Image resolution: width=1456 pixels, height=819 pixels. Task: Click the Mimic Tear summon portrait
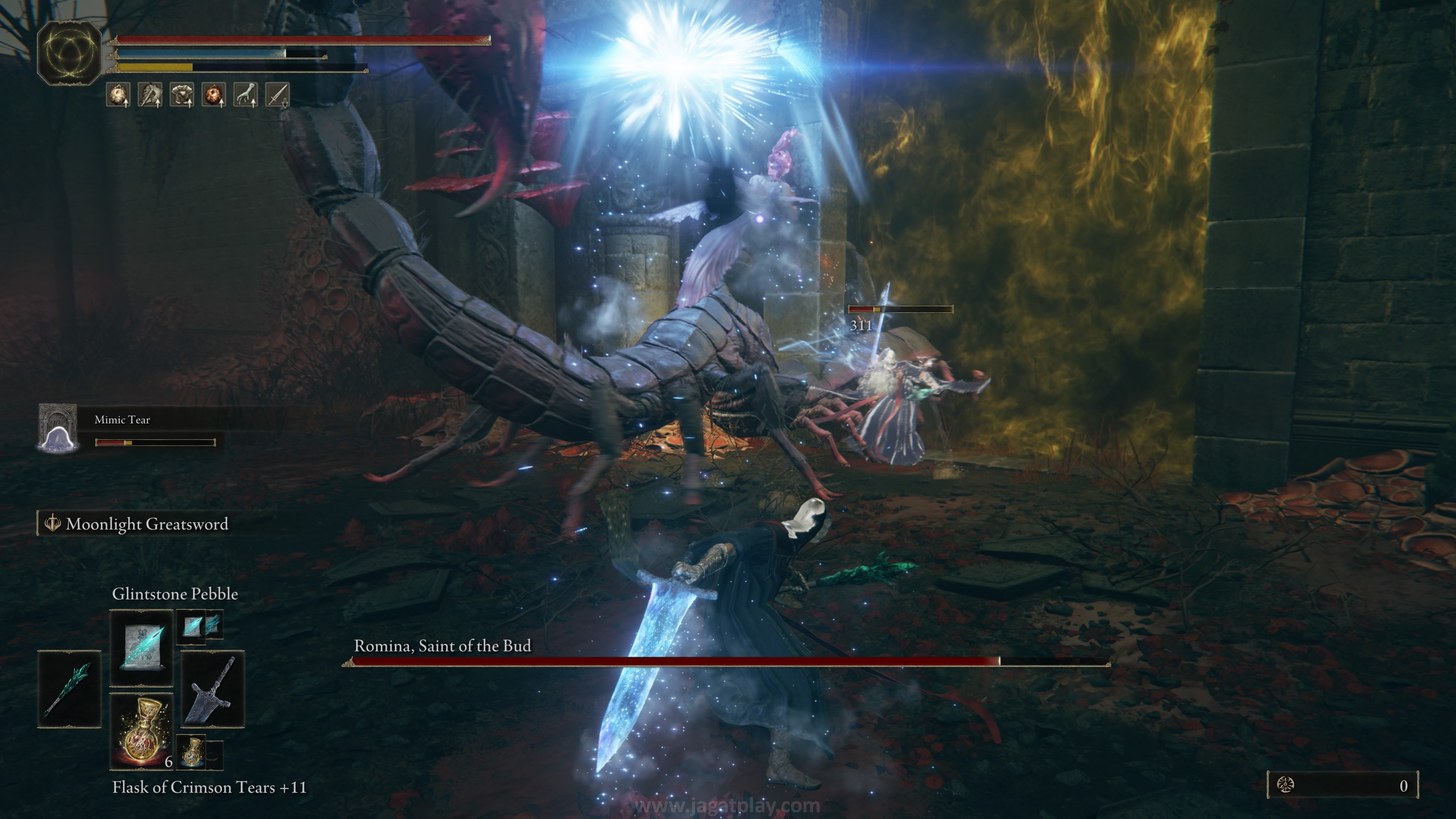click(58, 428)
